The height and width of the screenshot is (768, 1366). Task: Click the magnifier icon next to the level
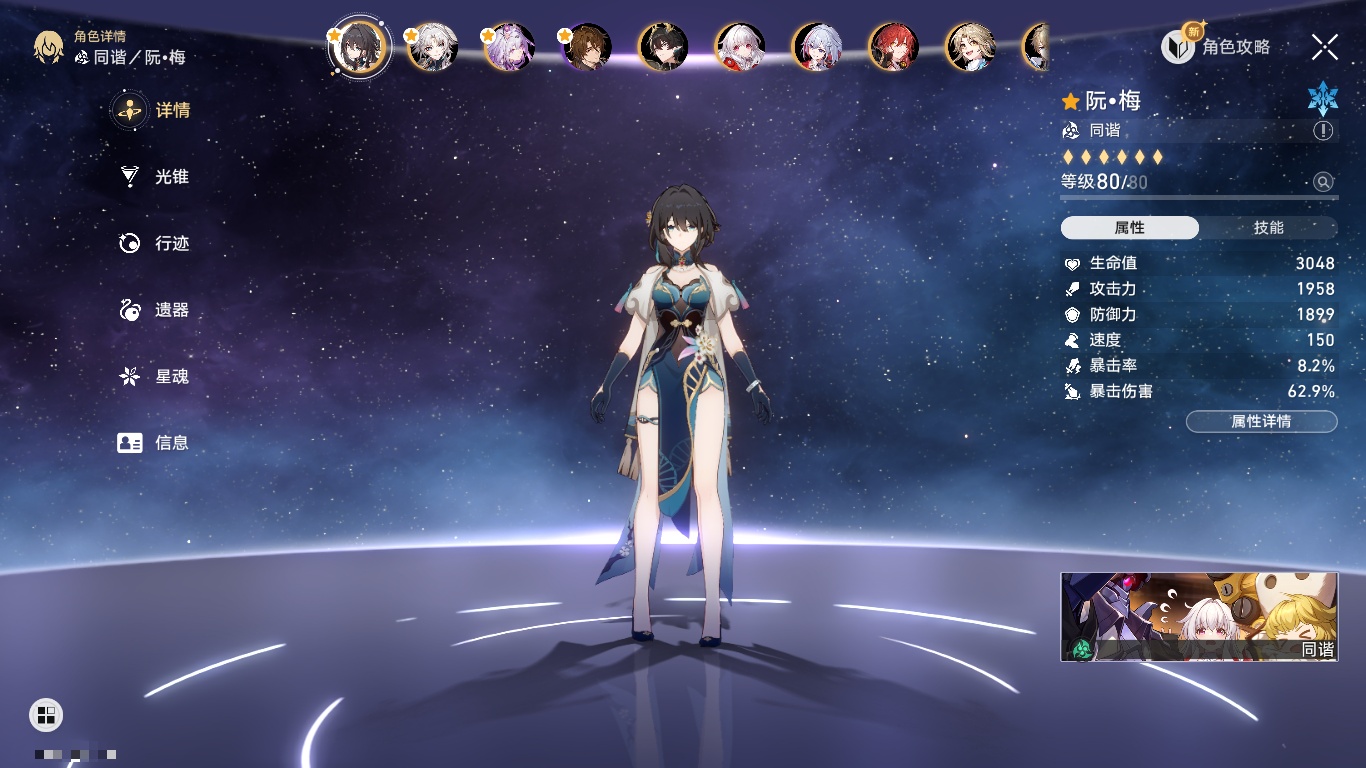(1323, 182)
